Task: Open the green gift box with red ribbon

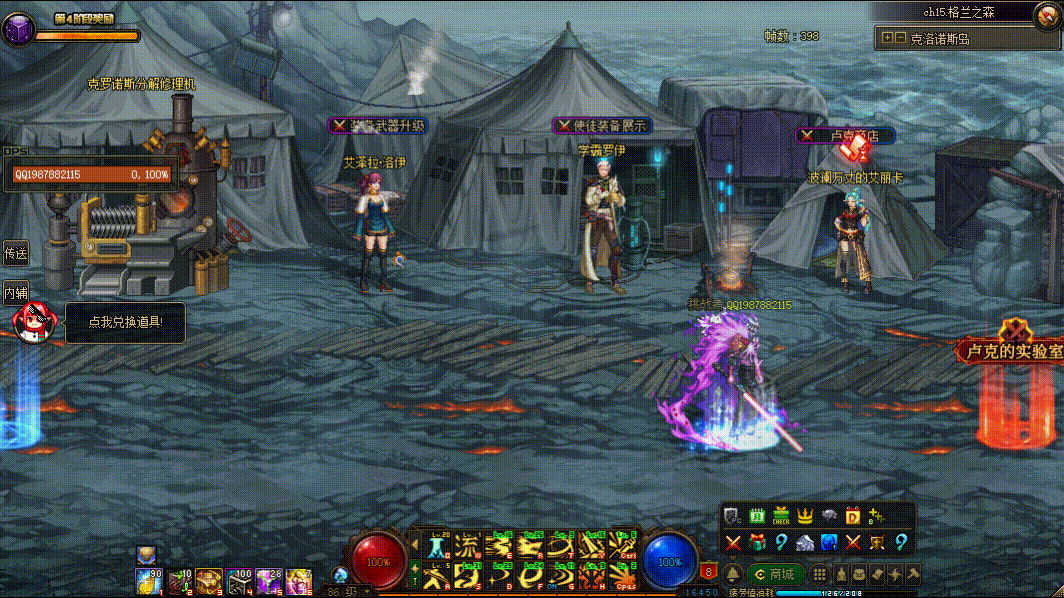Action: (757, 542)
